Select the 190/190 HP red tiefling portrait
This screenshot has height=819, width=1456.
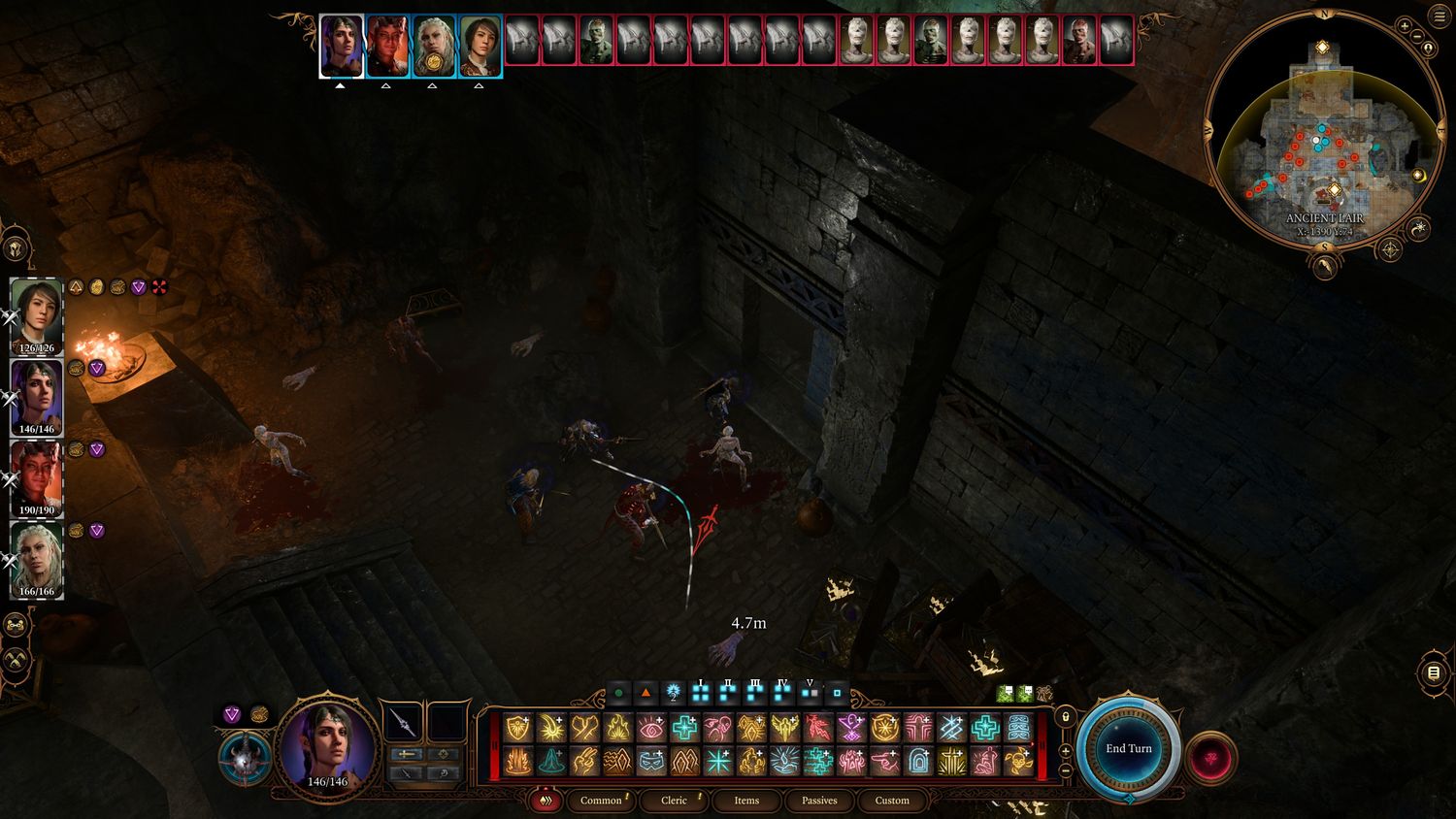[37, 478]
